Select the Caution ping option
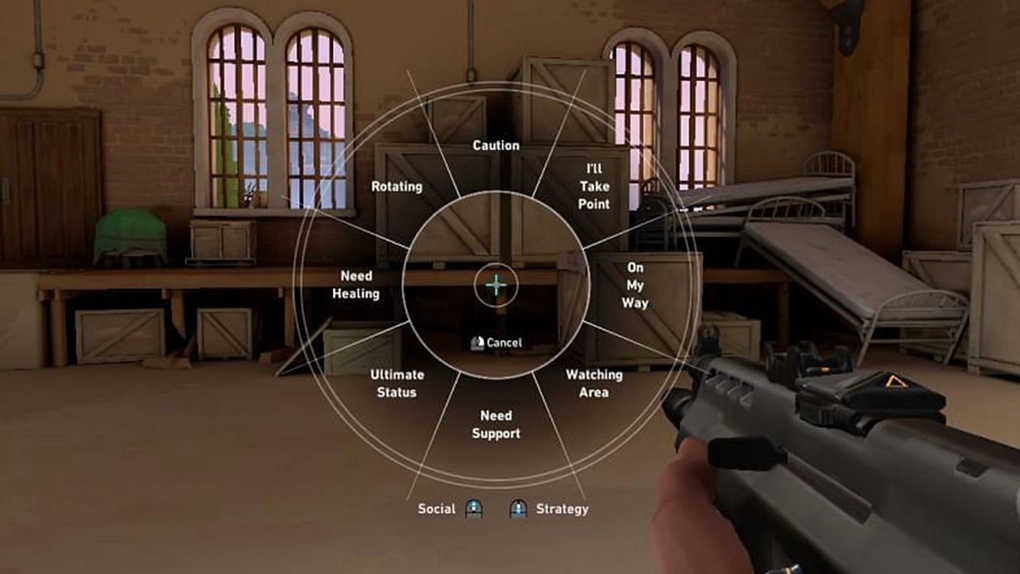The image size is (1020, 574). (496, 146)
